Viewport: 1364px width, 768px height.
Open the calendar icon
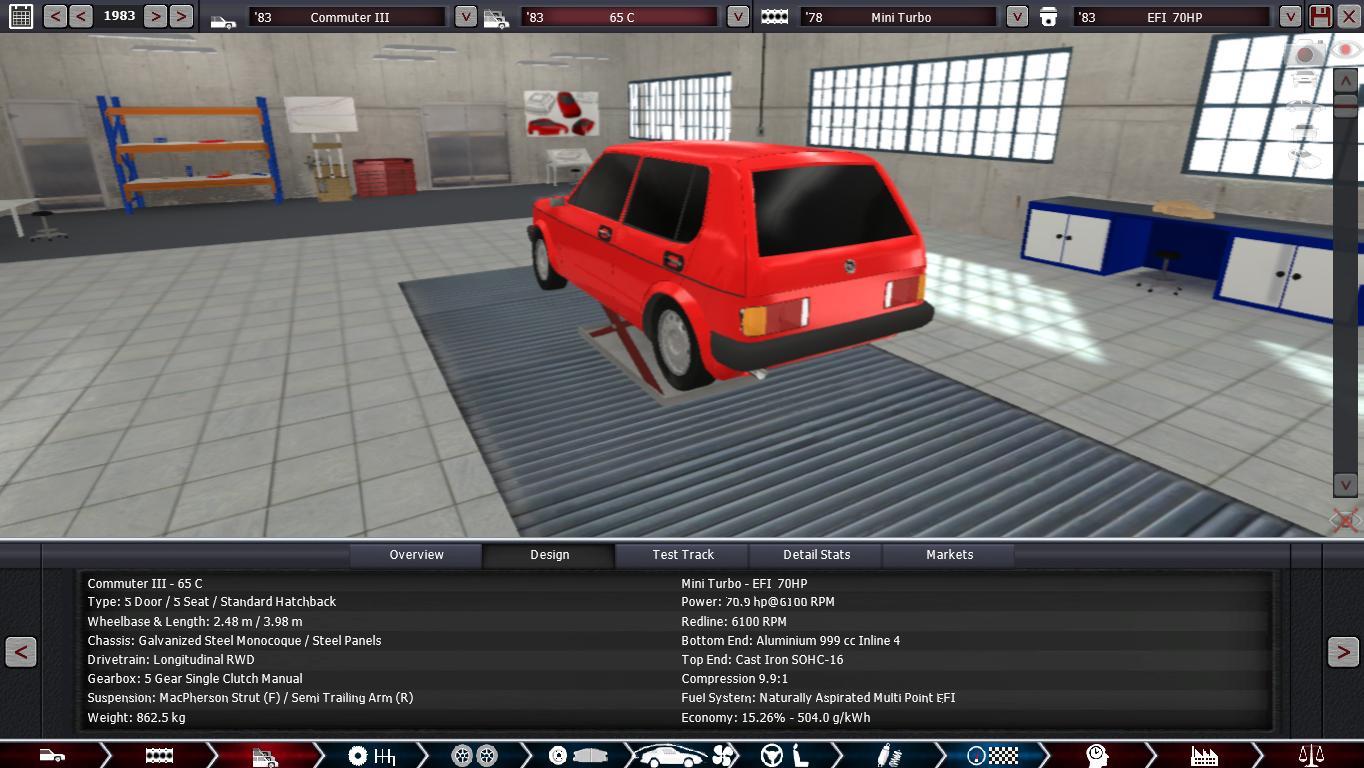[x=20, y=17]
